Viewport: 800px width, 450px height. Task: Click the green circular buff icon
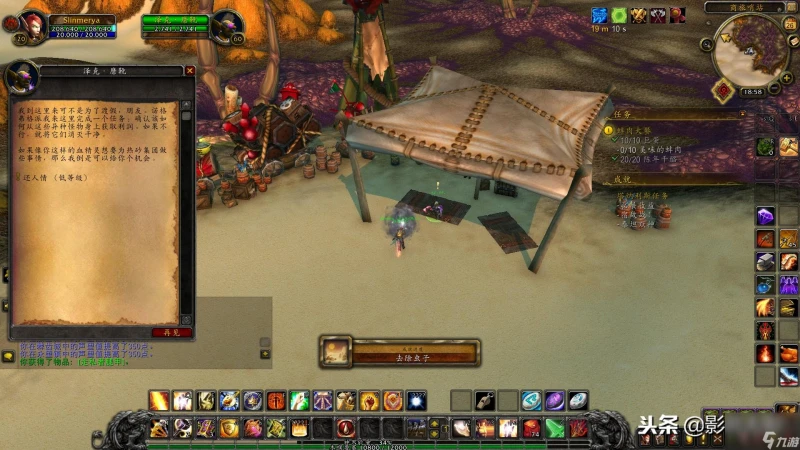coord(620,15)
